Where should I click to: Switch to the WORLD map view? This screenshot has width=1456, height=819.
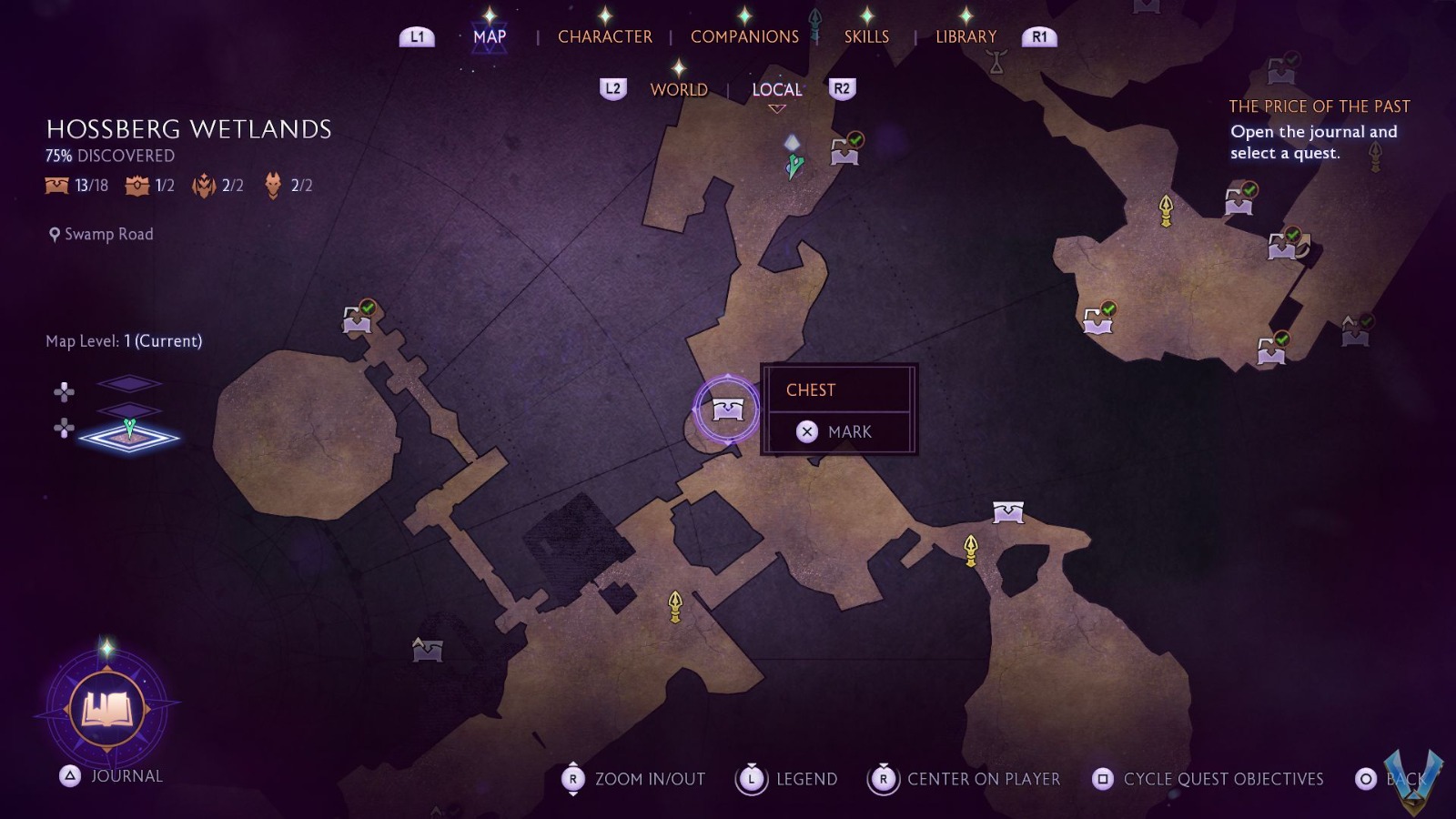(x=681, y=89)
